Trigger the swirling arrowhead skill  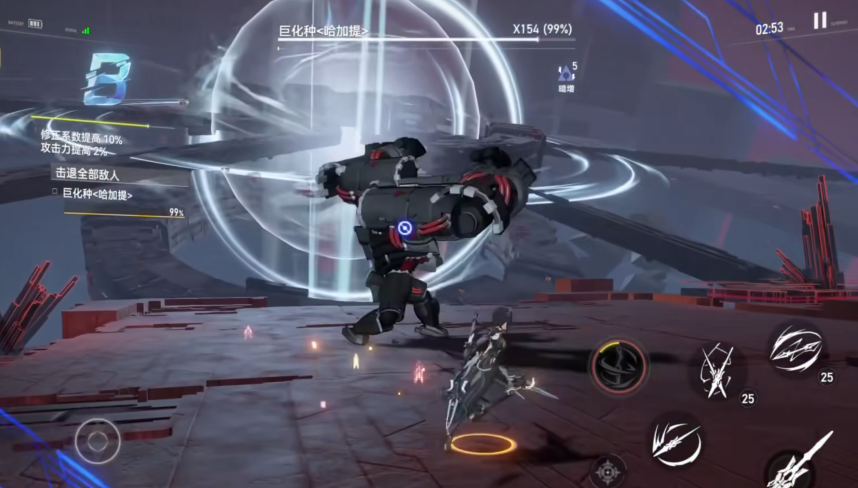pos(796,348)
